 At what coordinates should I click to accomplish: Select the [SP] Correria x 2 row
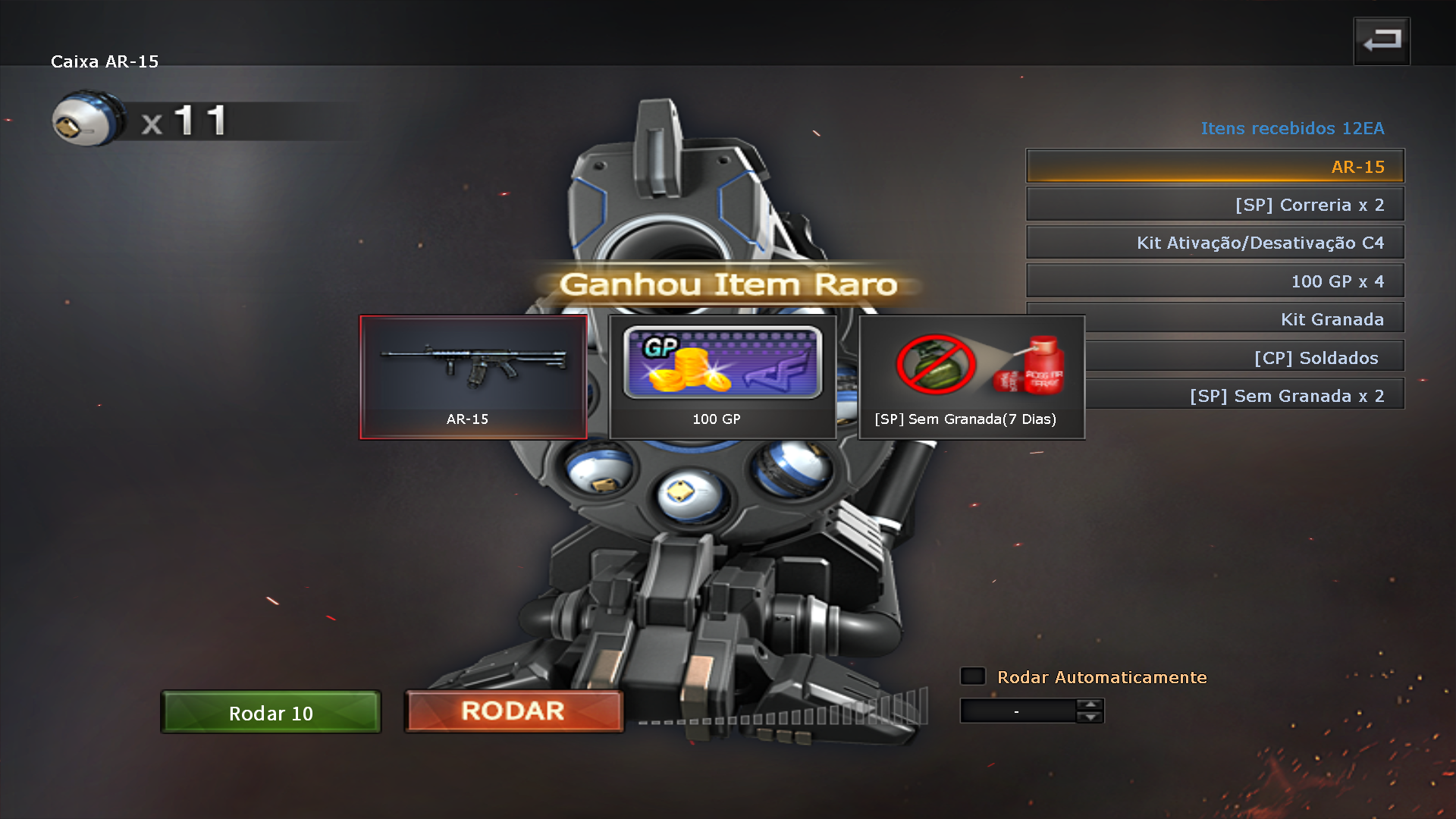pyautogui.click(x=1215, y=205)
